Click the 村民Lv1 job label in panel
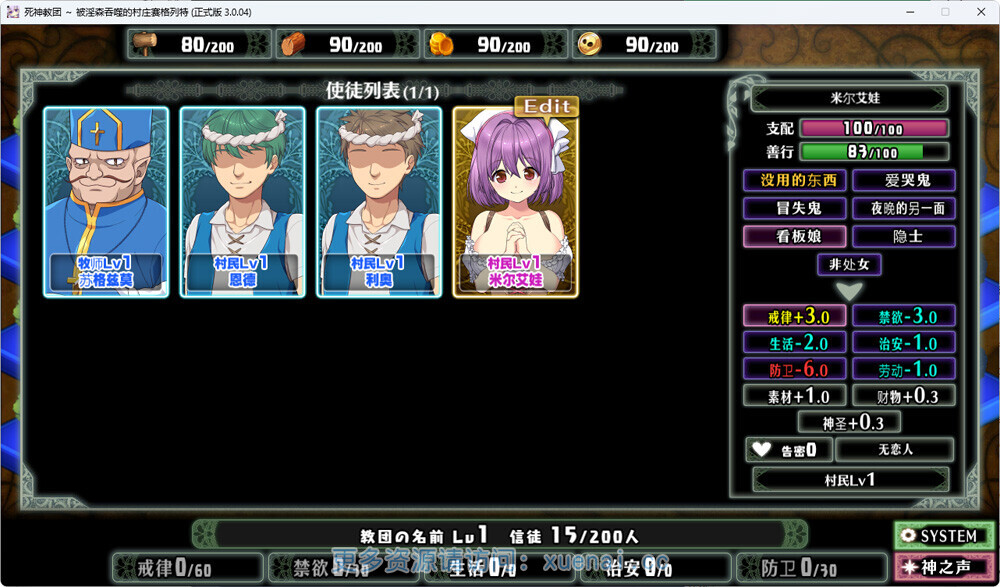Screen dimensions: 1000x587 pyautogui.click(x=849, y=479)
